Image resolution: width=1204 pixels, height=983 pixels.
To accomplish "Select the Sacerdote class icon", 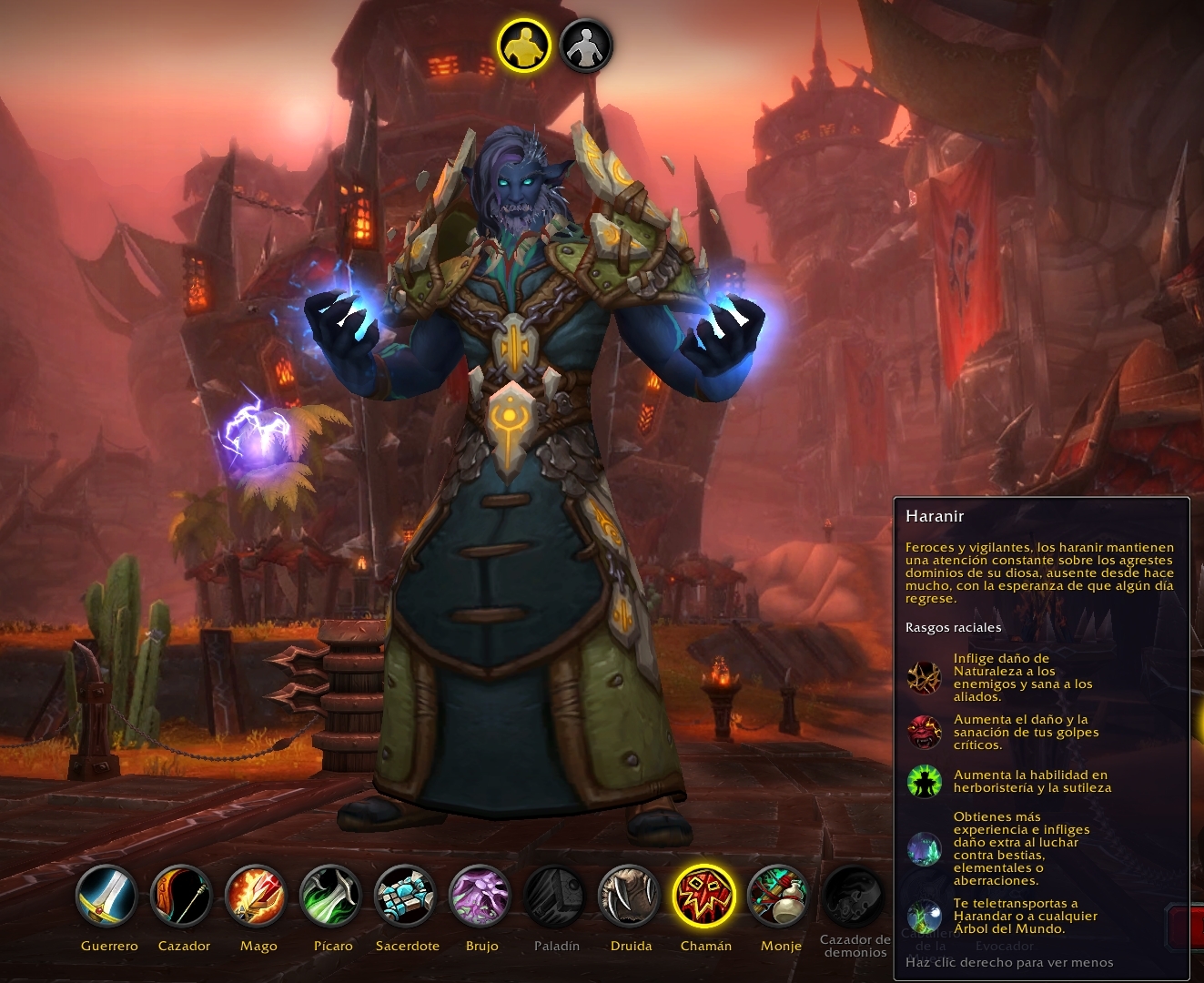I will pos(407,896).
